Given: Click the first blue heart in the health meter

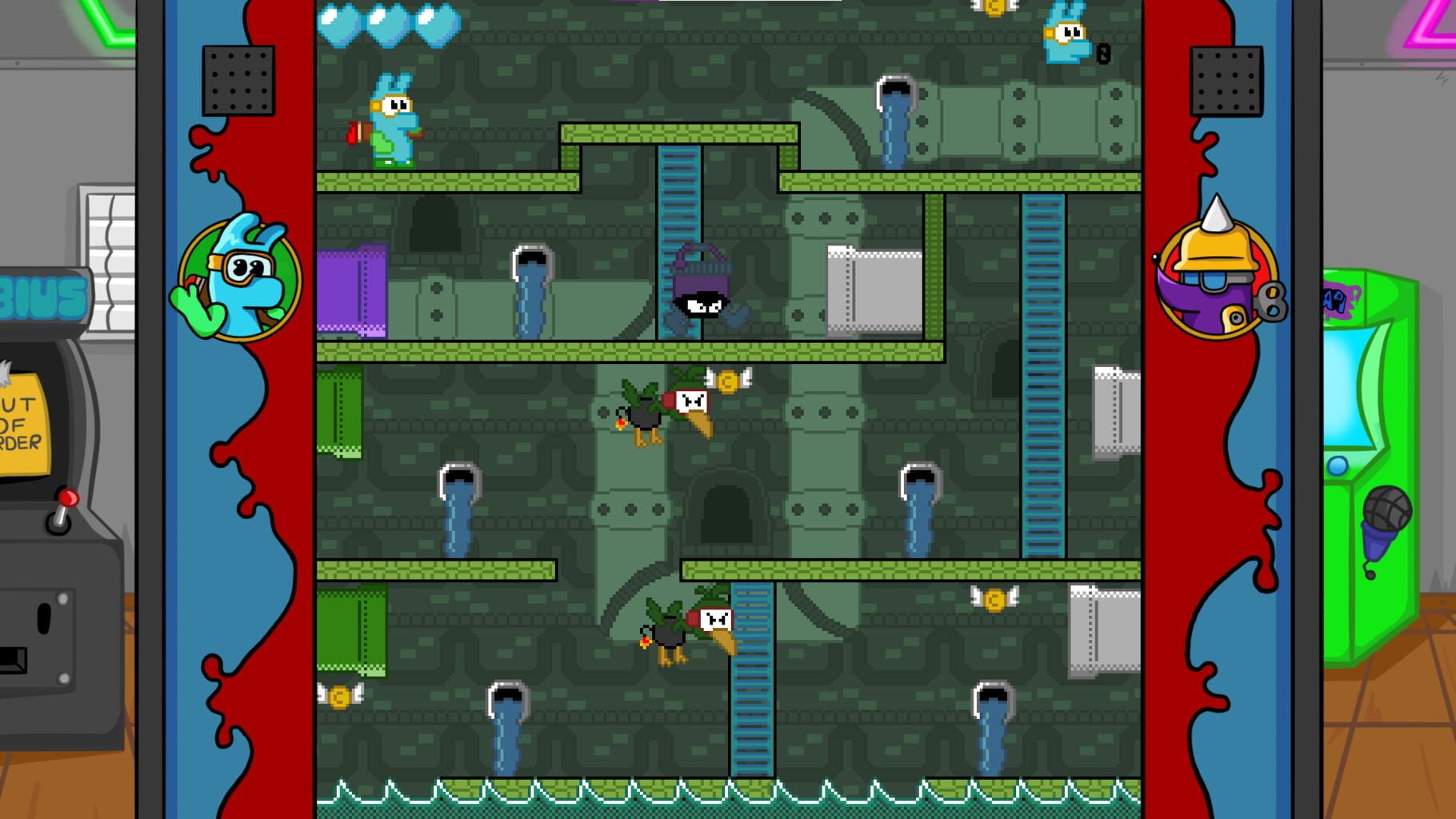Looking at the screenshot, I should pos(340,24).
